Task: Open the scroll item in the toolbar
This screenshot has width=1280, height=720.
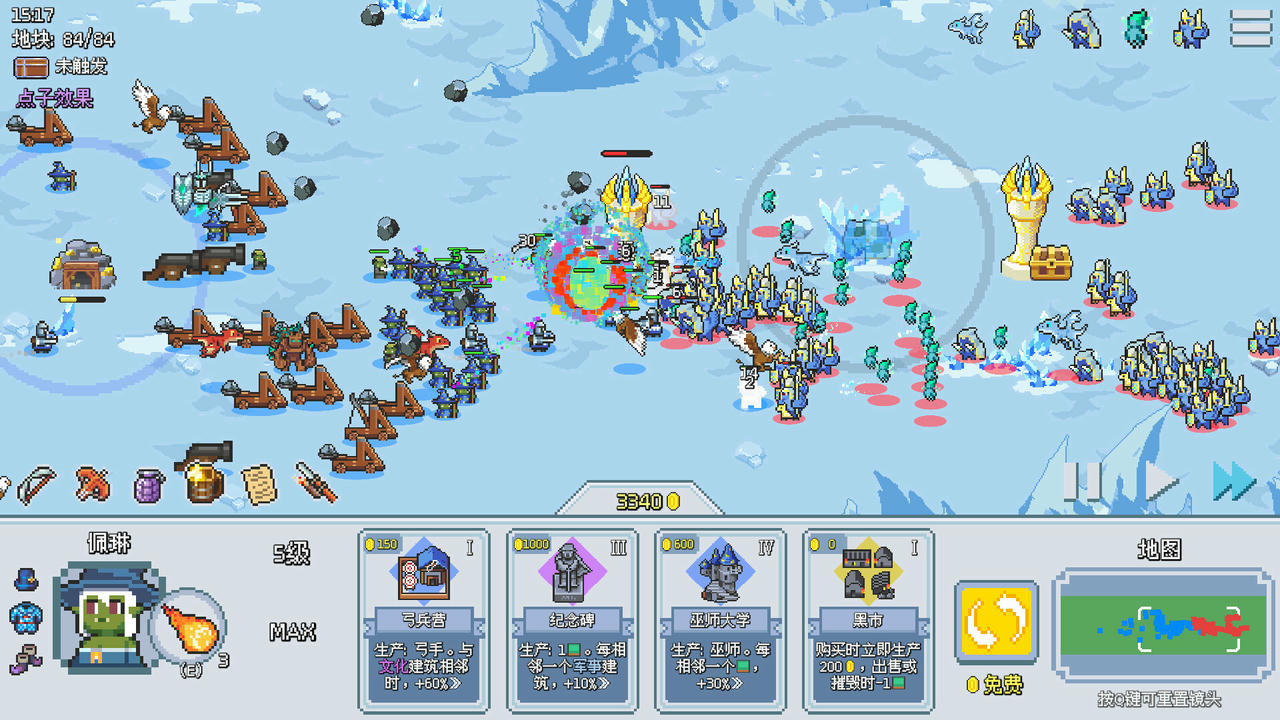Action: coord(259,485)
